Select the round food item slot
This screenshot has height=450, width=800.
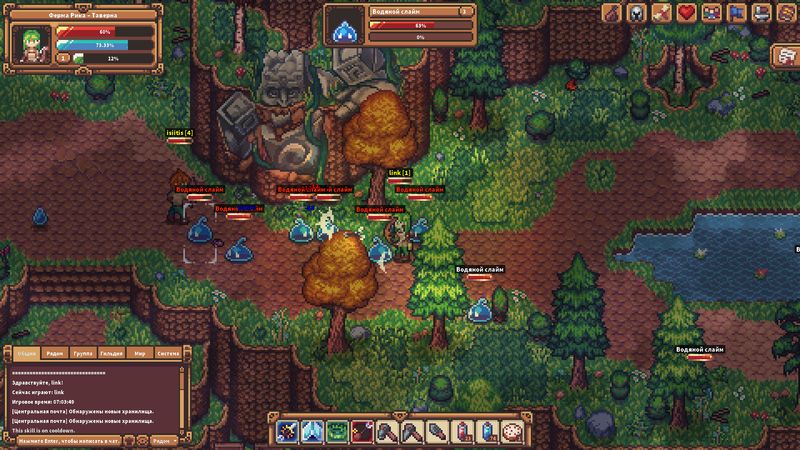pyautogui.click(x=512, y=432)
